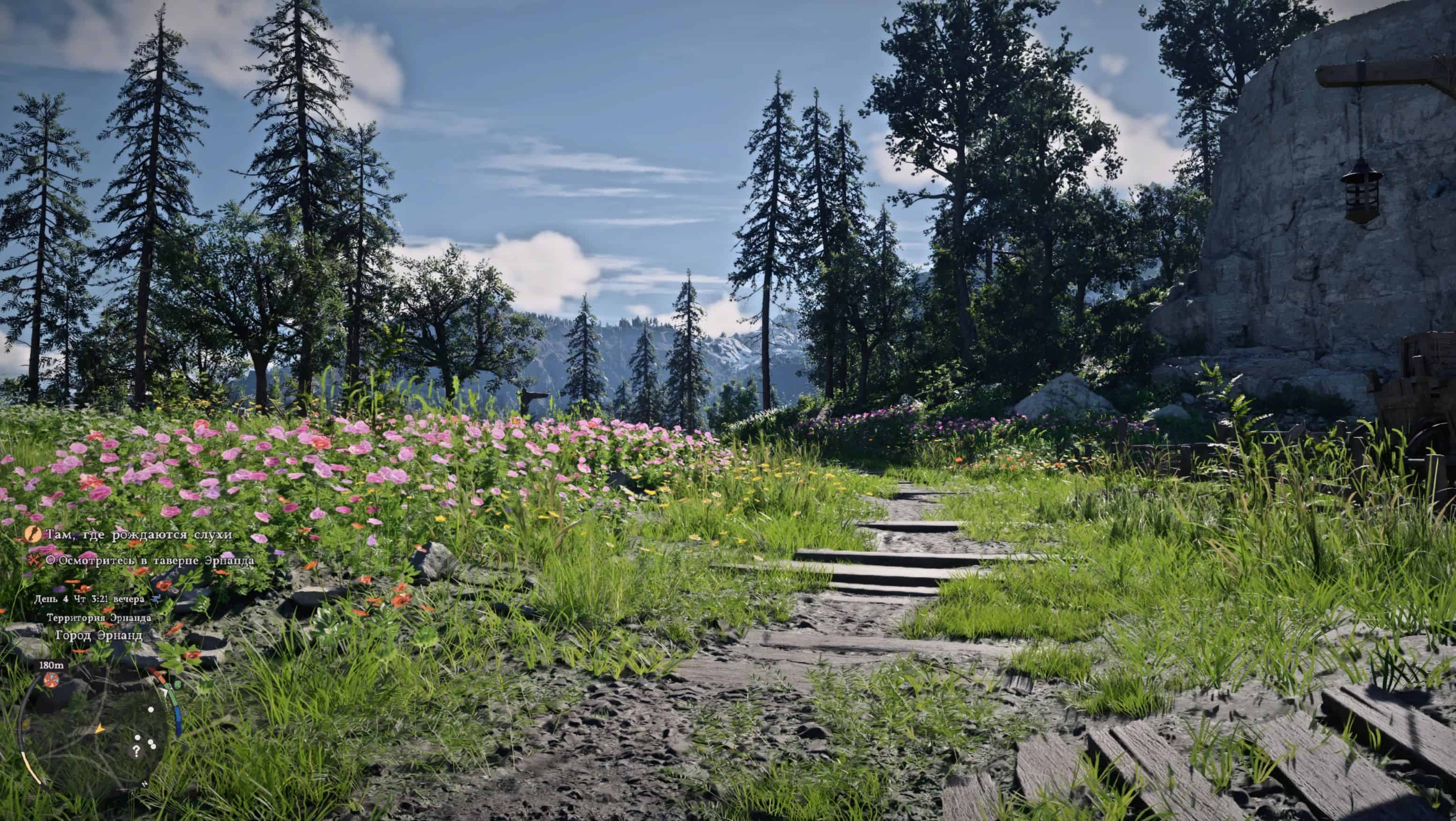Select the 180m quest waypoint marker

(x=51, y=679)
